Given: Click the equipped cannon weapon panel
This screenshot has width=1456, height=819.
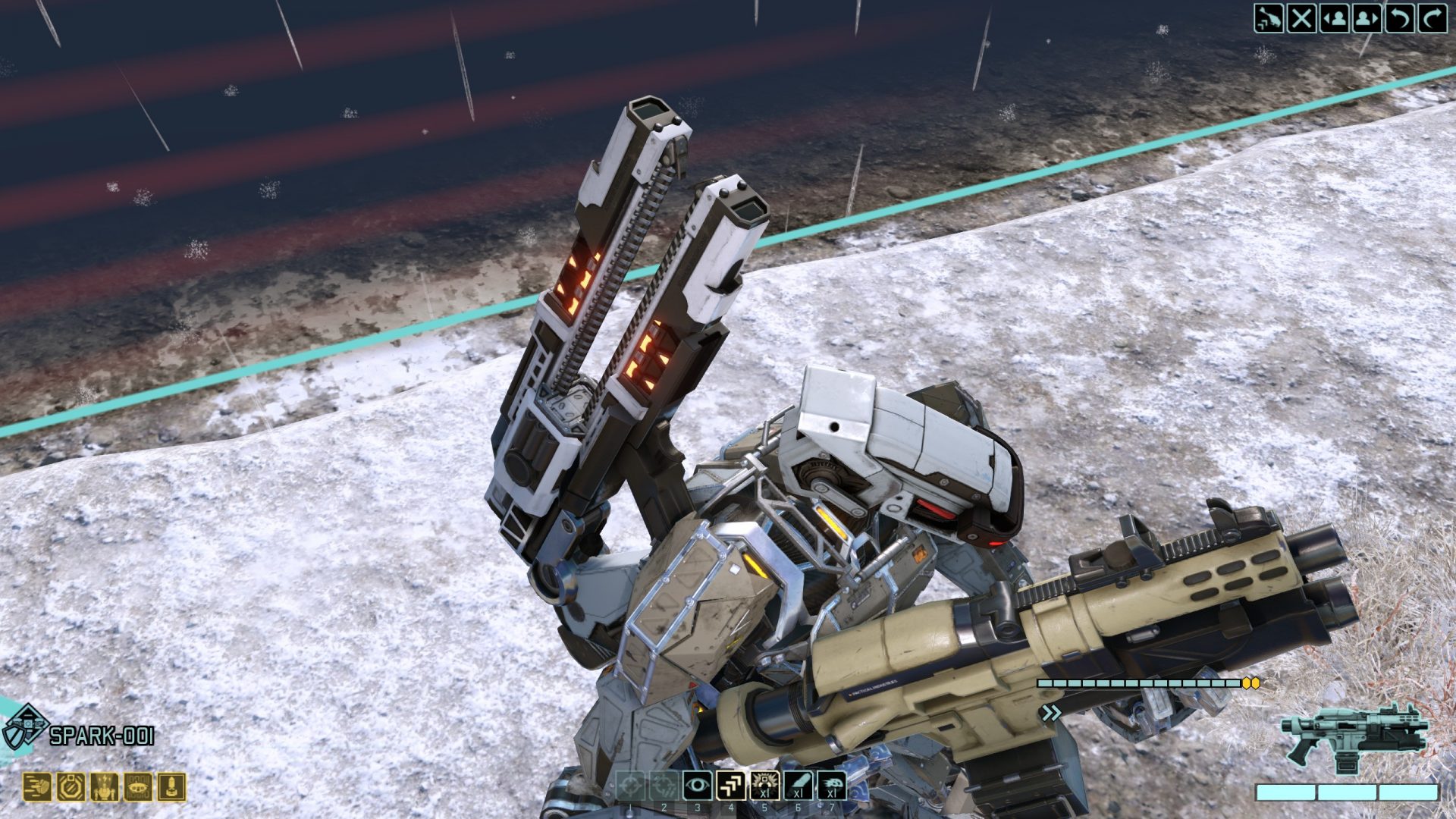Looking at the screenshot, I should pos(1354,738).
